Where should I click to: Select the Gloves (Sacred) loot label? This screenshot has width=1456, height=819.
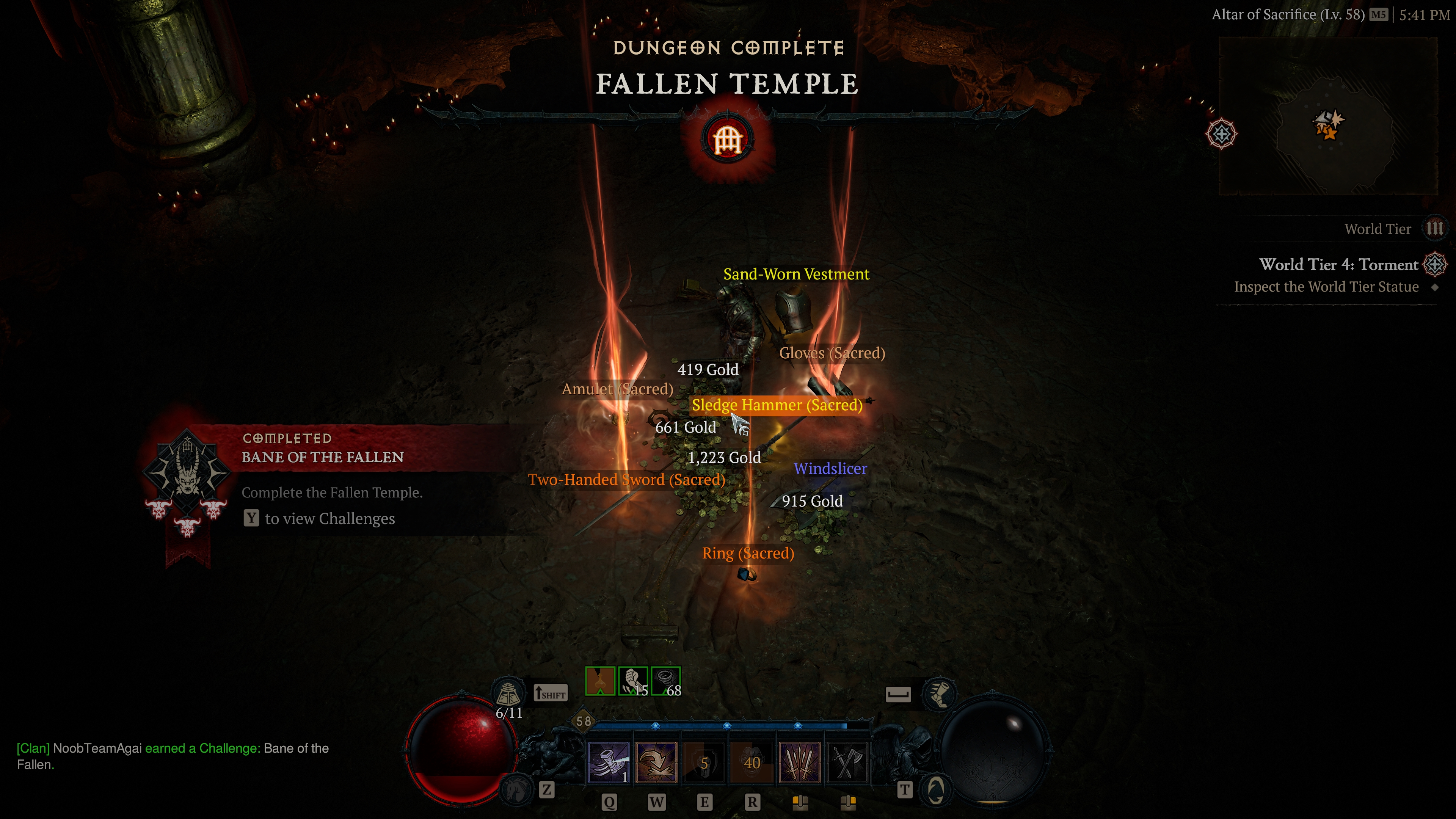[x=832, y=353]
